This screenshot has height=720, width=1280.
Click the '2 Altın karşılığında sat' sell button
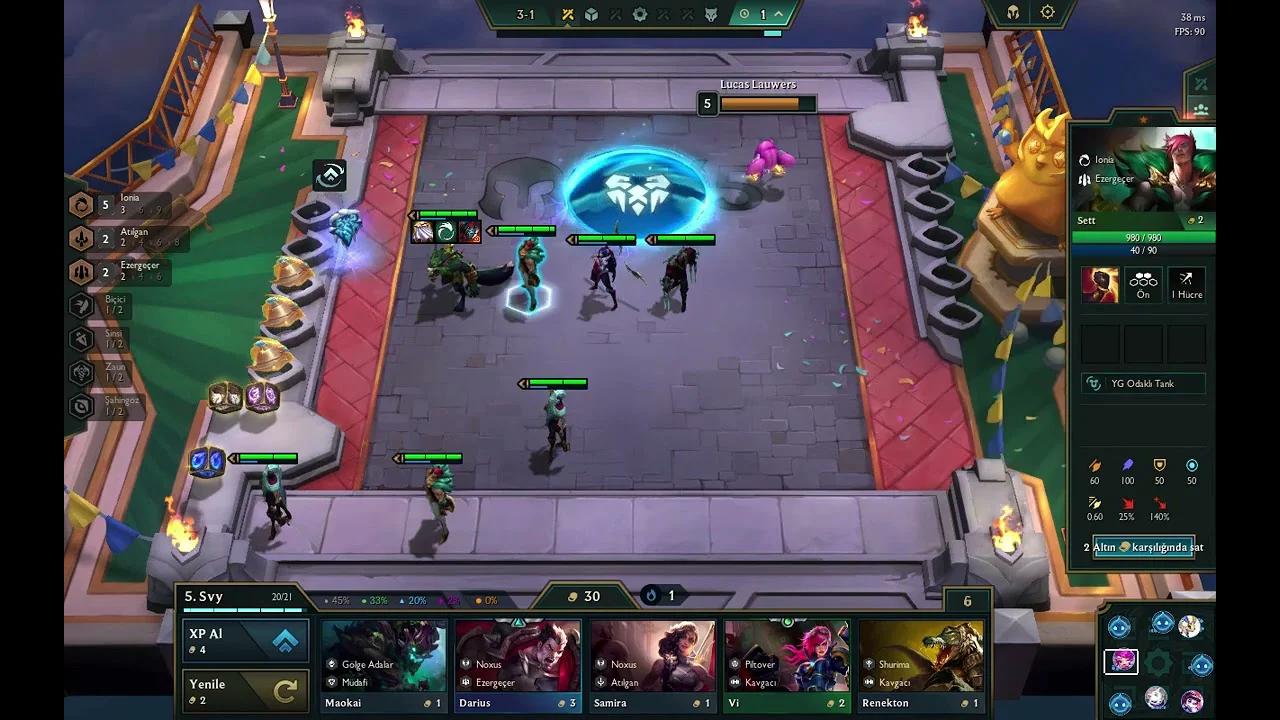pos(1143,547)
